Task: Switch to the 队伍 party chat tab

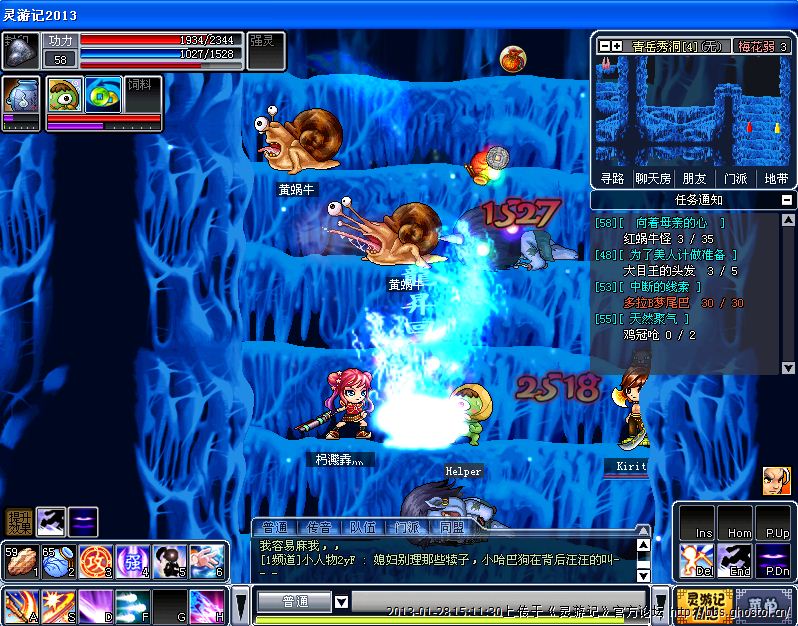Action: [362, 527]
